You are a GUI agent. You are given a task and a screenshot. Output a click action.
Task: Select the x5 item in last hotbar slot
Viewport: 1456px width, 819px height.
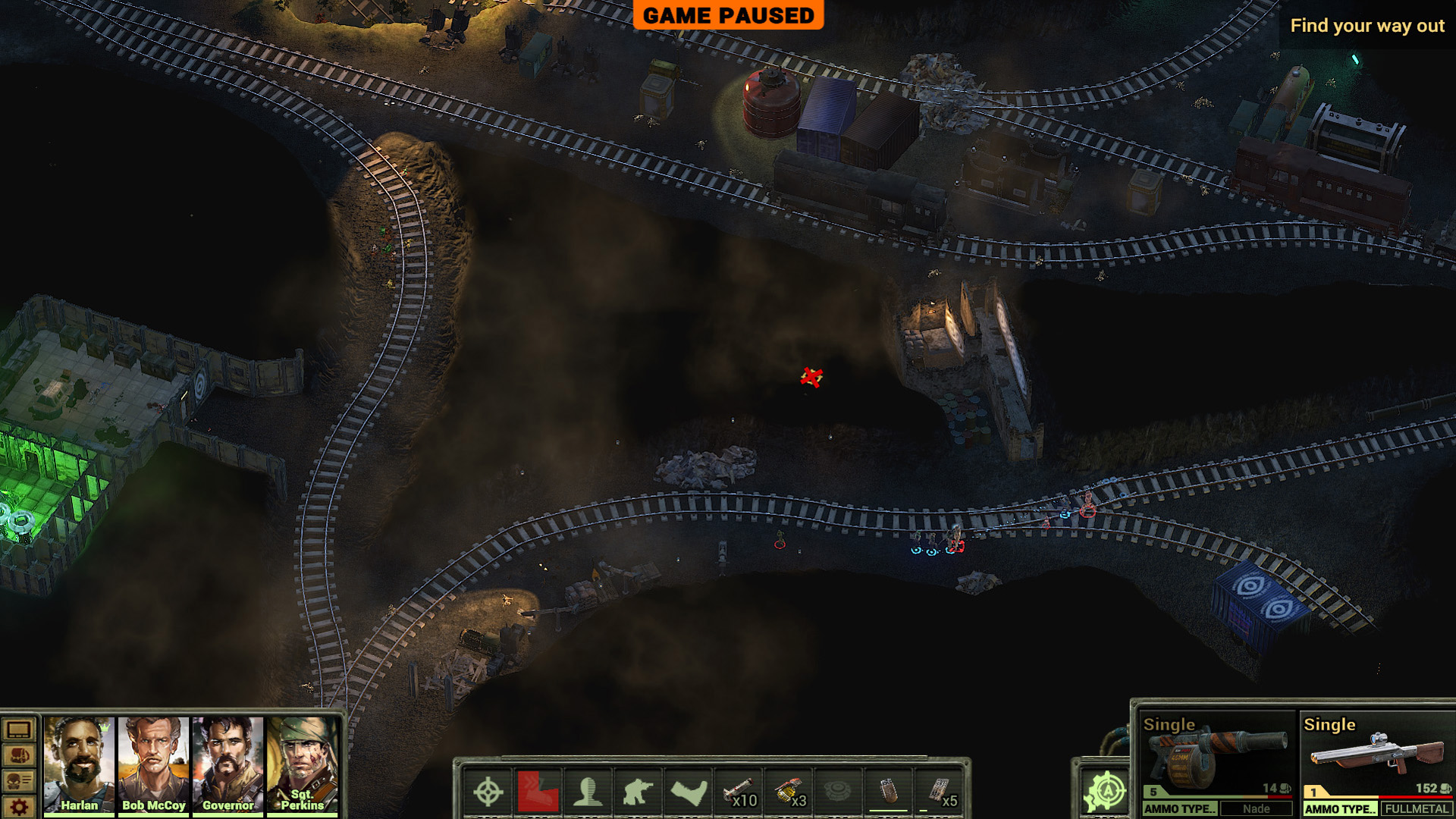(x=940, y=792)
